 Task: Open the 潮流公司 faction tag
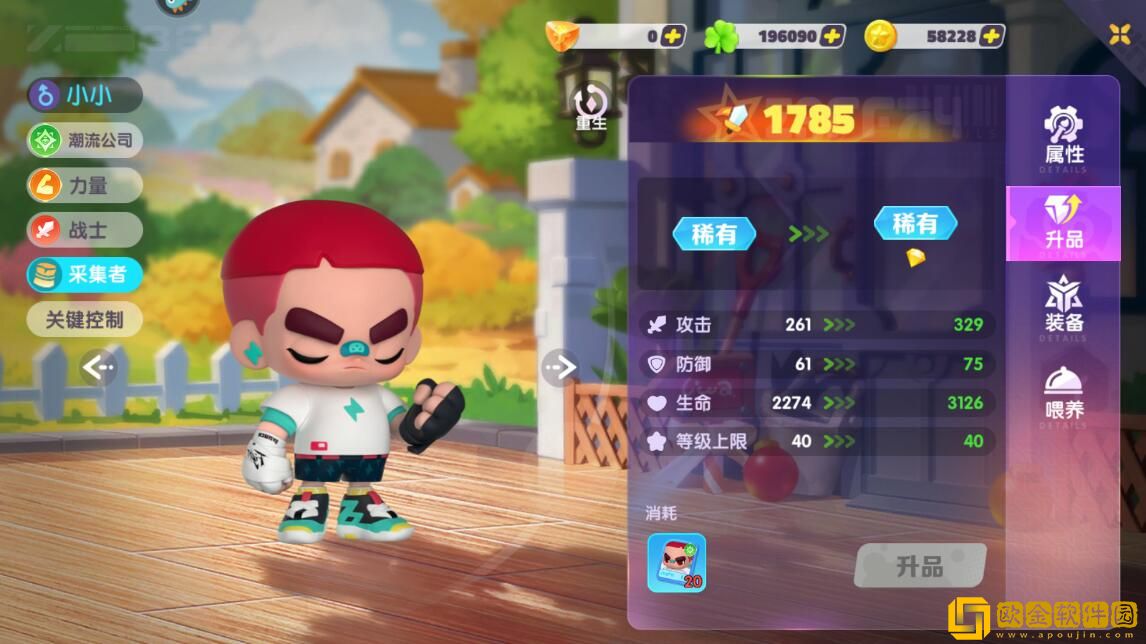coord(85,140)
